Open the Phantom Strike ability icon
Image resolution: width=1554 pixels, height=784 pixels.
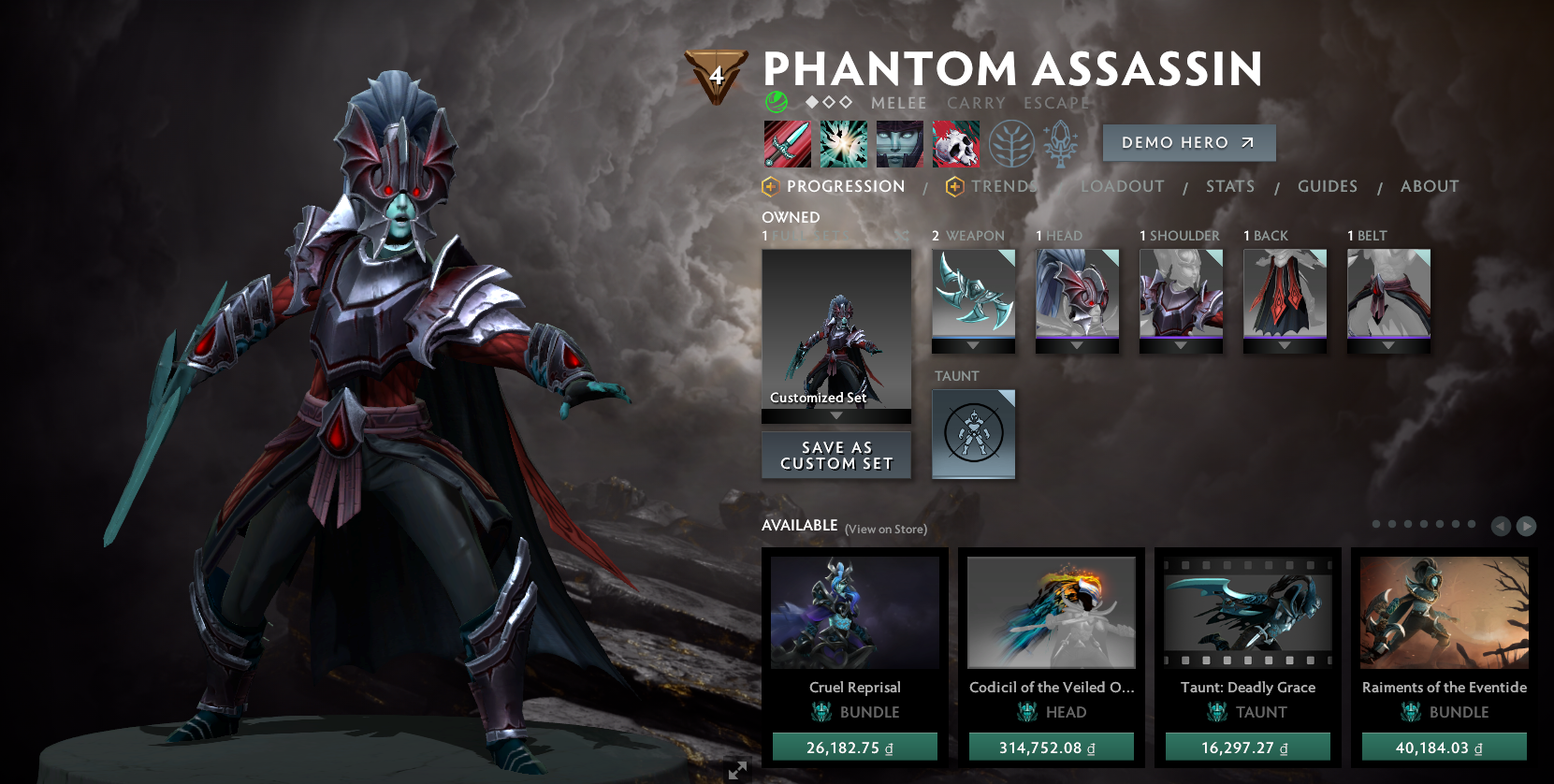coord(844,143)
